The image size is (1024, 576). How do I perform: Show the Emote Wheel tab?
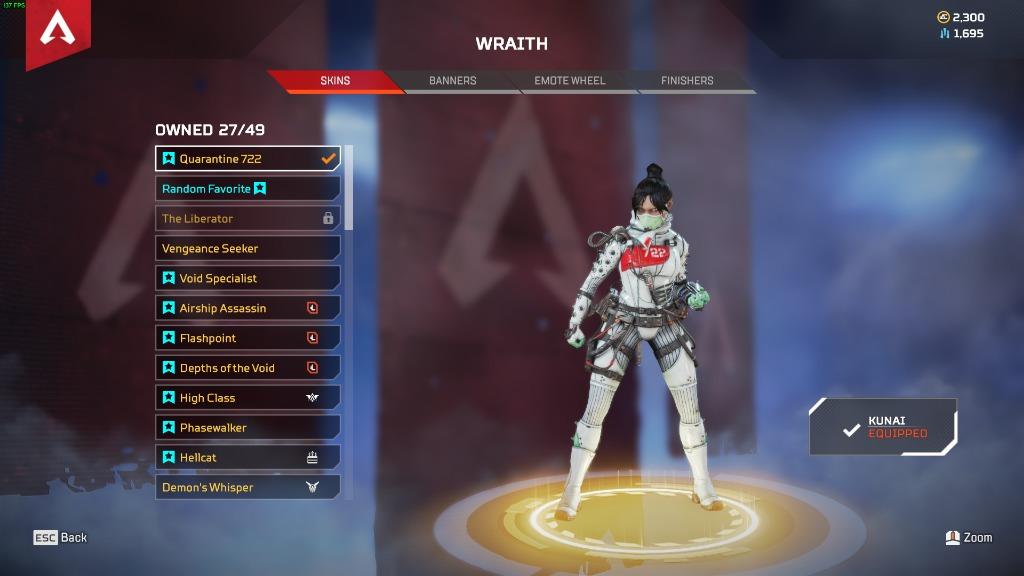(569, 81)
